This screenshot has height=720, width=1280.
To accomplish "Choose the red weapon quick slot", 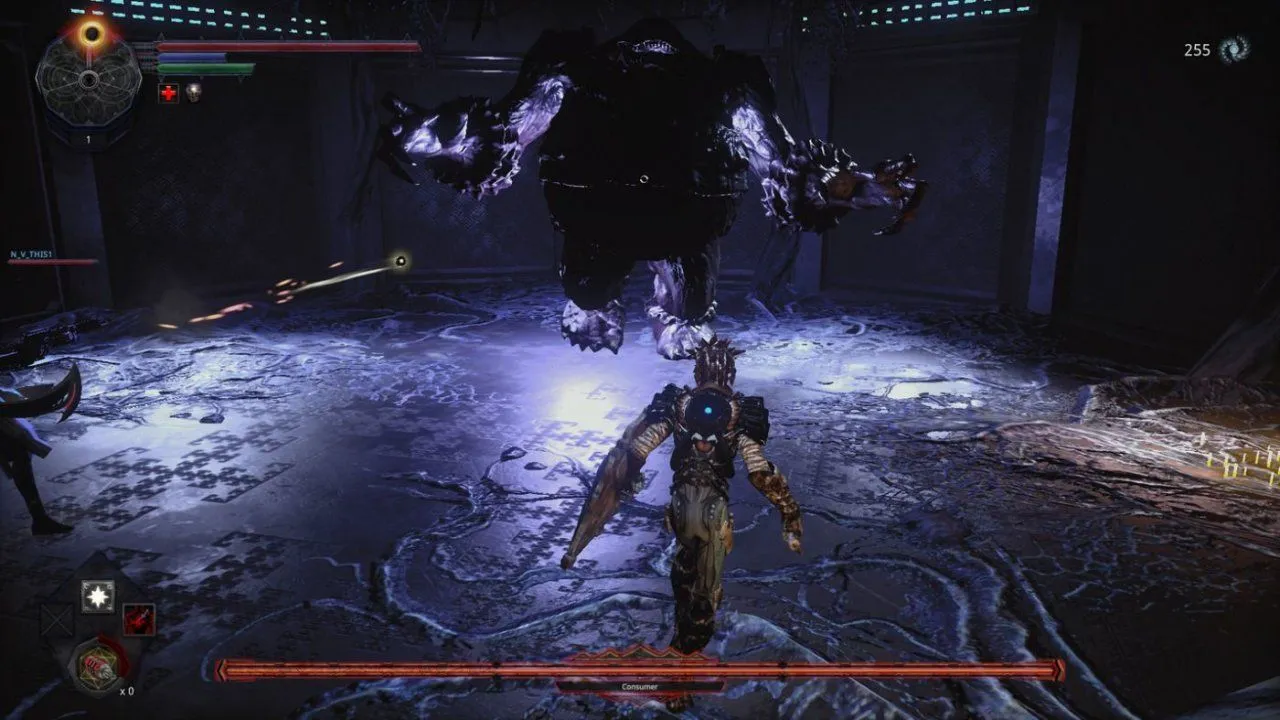I will tap(139, 620).
